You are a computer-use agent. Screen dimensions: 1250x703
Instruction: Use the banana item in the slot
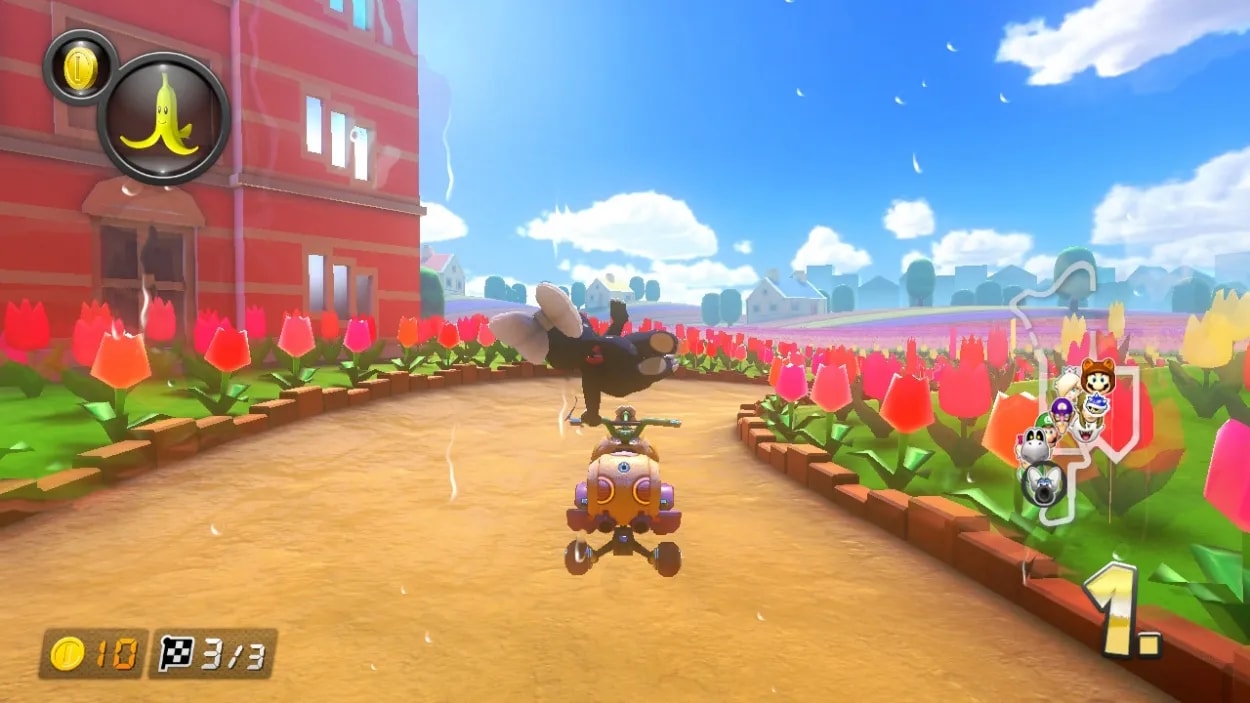pos(163,119)
